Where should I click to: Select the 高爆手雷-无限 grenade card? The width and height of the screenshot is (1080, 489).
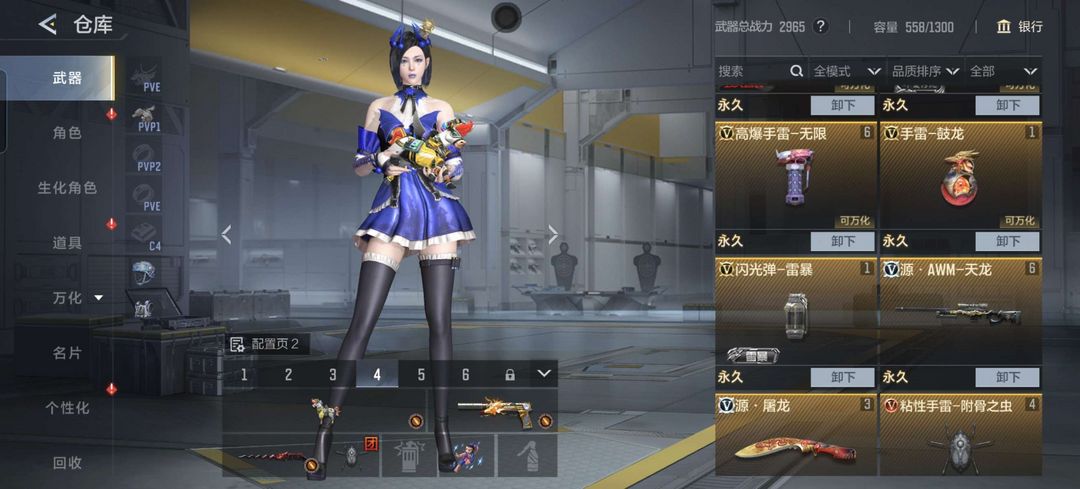[x=795, y=177]
